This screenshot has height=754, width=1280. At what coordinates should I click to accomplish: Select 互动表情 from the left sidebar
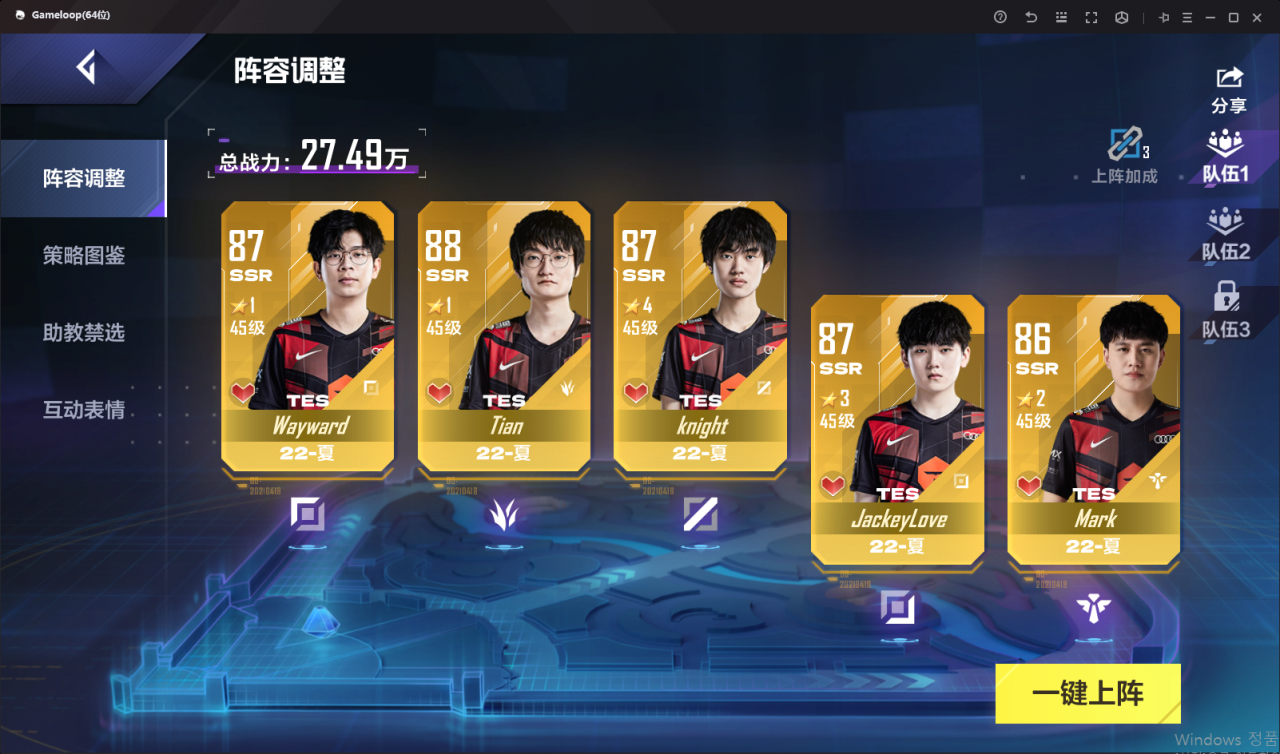click(83, 410)
